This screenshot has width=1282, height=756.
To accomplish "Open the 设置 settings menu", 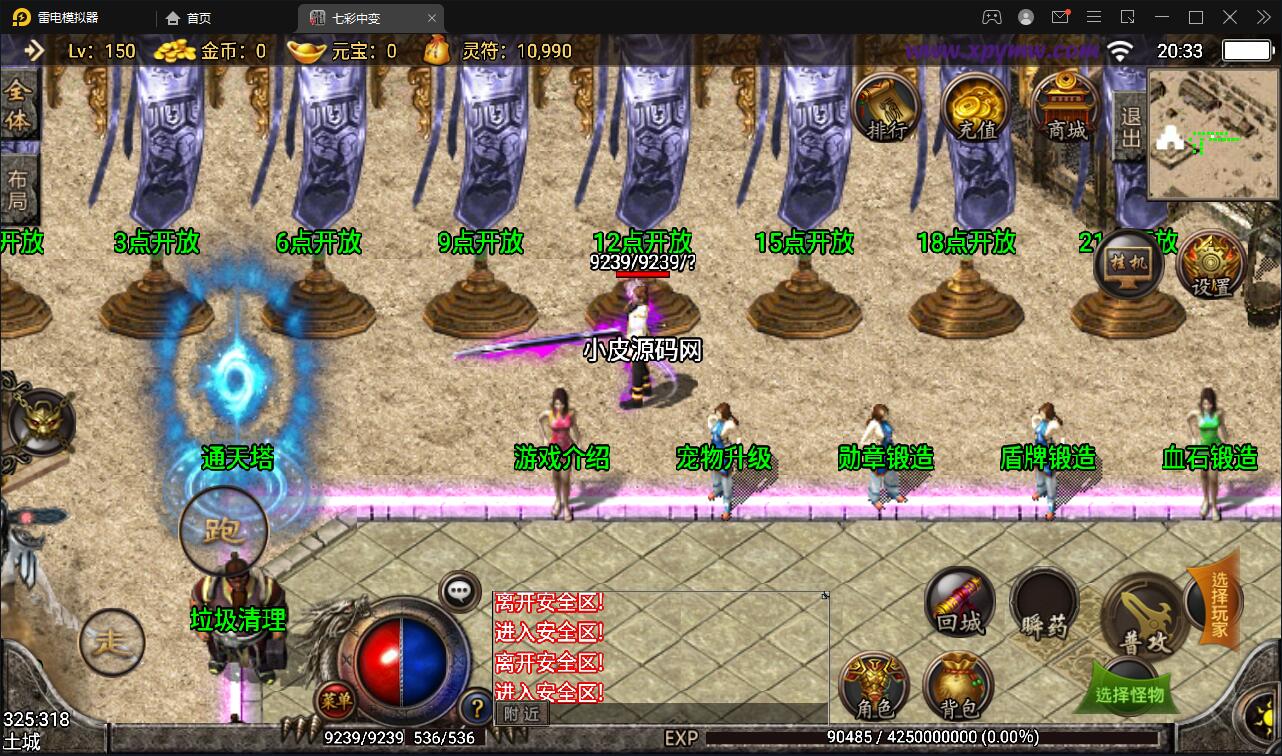I will [x=1209, y=266].
